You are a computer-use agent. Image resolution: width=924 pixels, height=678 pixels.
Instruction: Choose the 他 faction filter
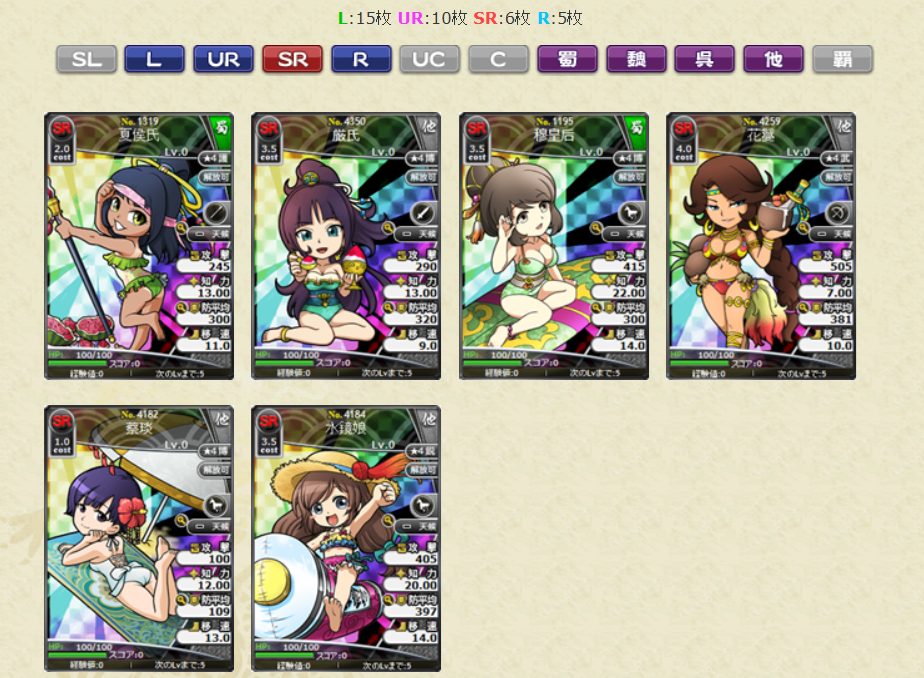(x=773, y=59)
